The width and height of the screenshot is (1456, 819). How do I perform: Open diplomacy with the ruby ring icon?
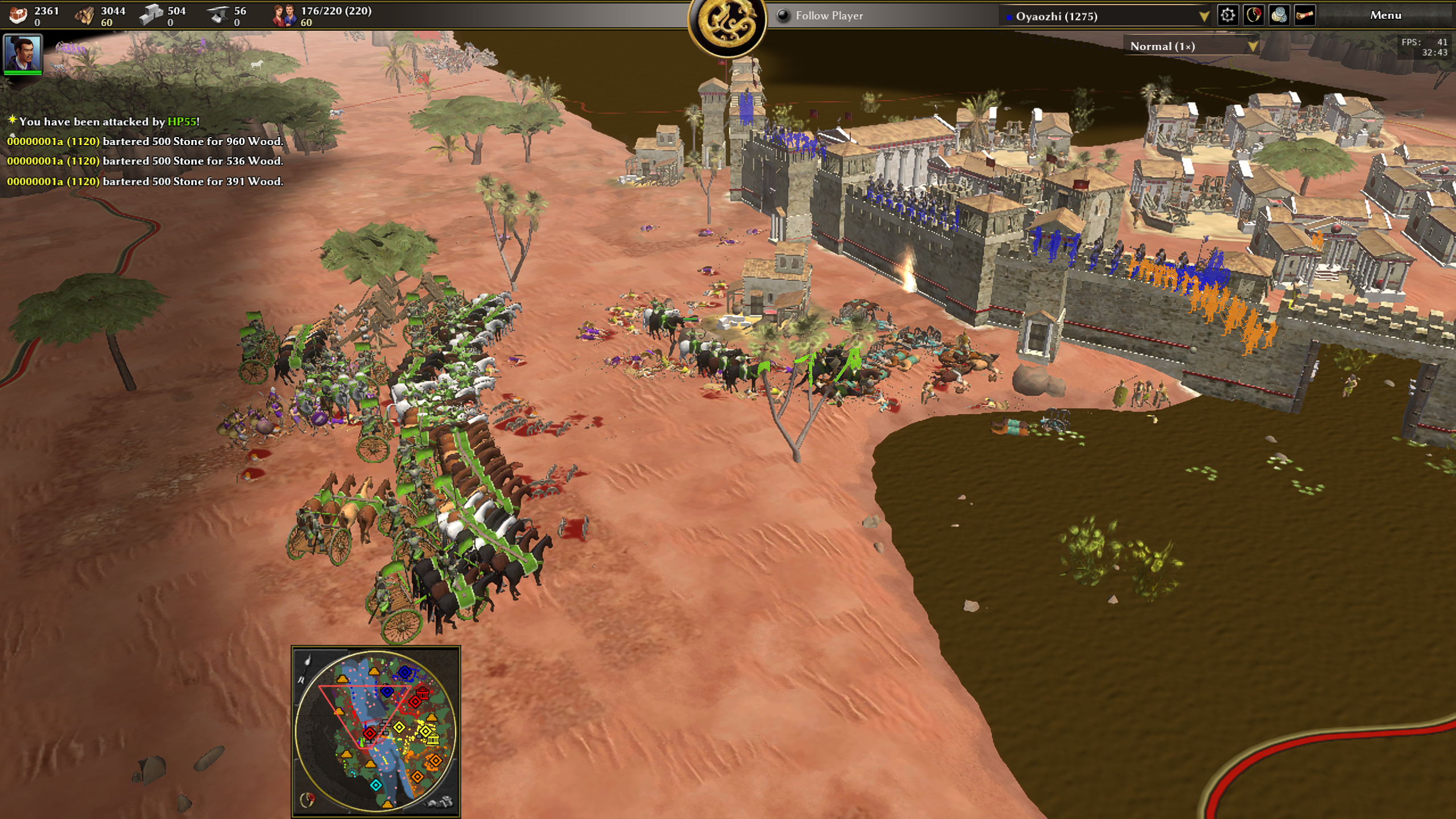[x=1254, y=15]
